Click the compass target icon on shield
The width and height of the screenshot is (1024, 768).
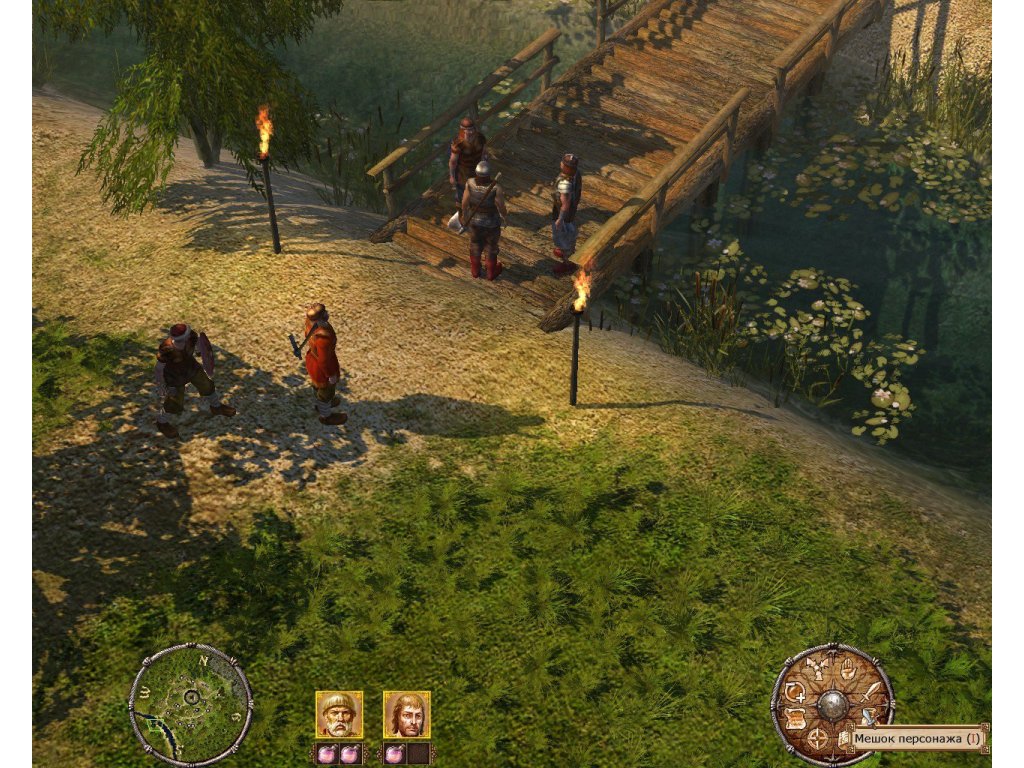tap(818, 739)
